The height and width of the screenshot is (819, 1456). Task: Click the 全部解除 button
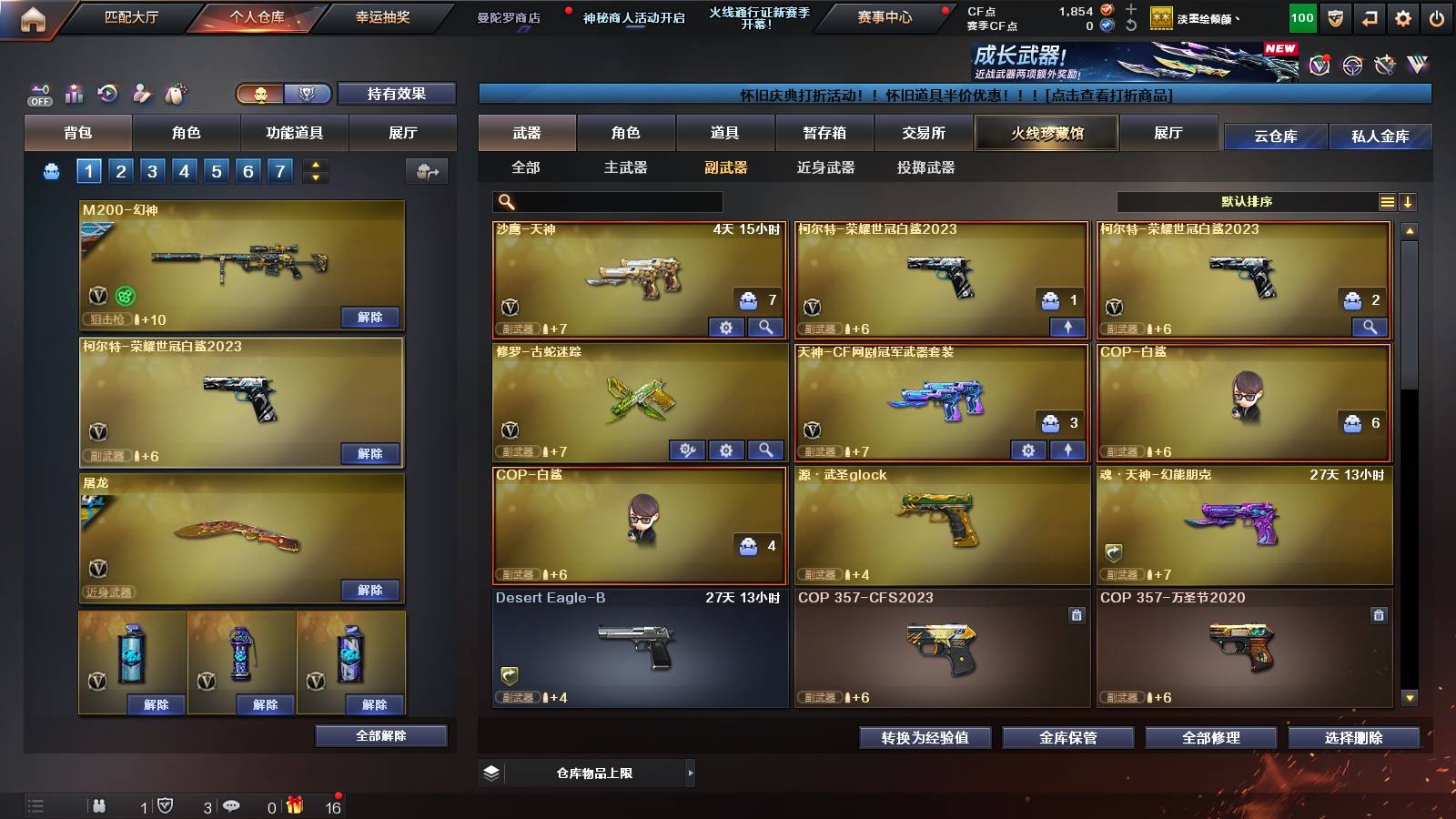[x=382, y=735]
